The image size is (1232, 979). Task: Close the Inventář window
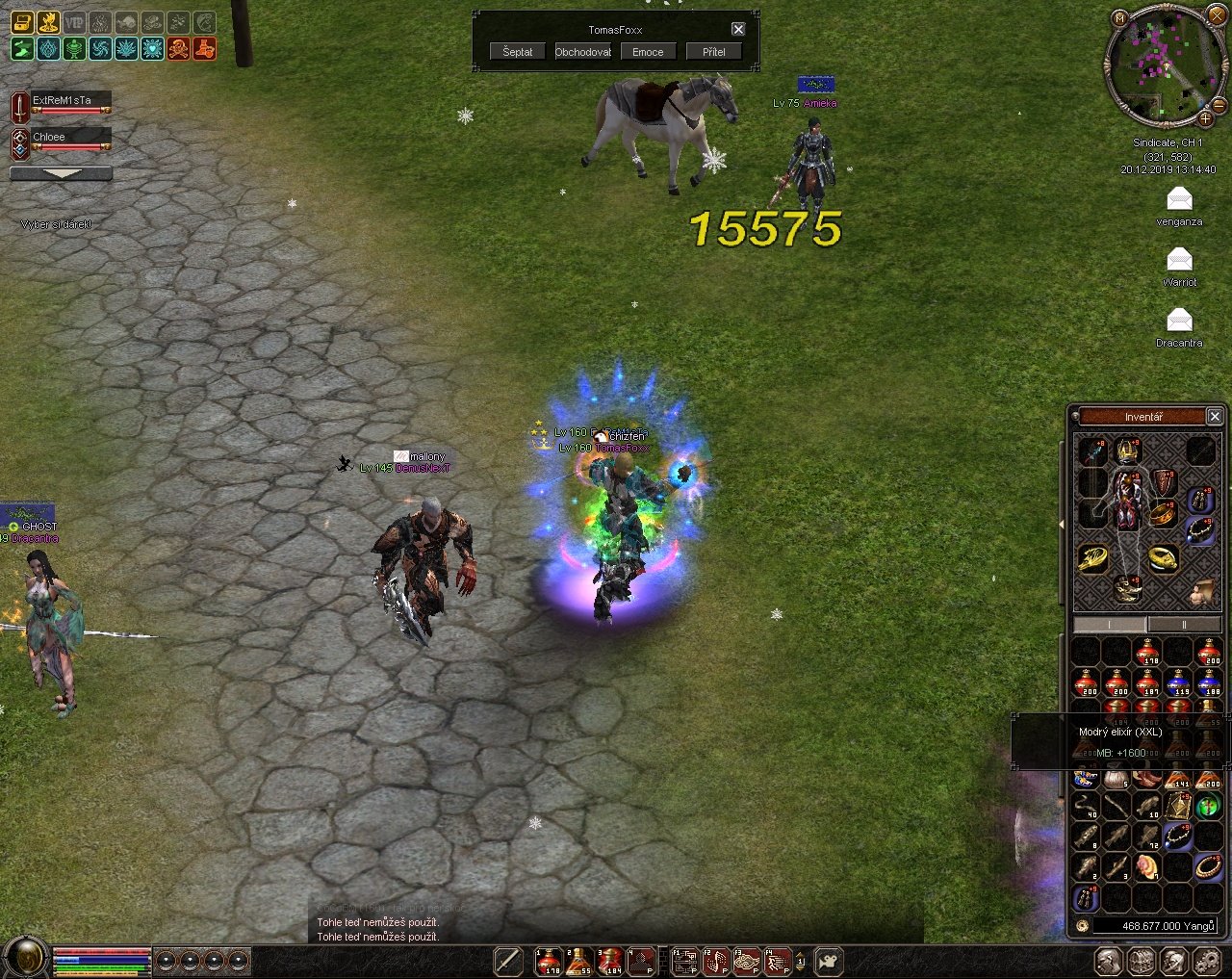point(1215,416)
